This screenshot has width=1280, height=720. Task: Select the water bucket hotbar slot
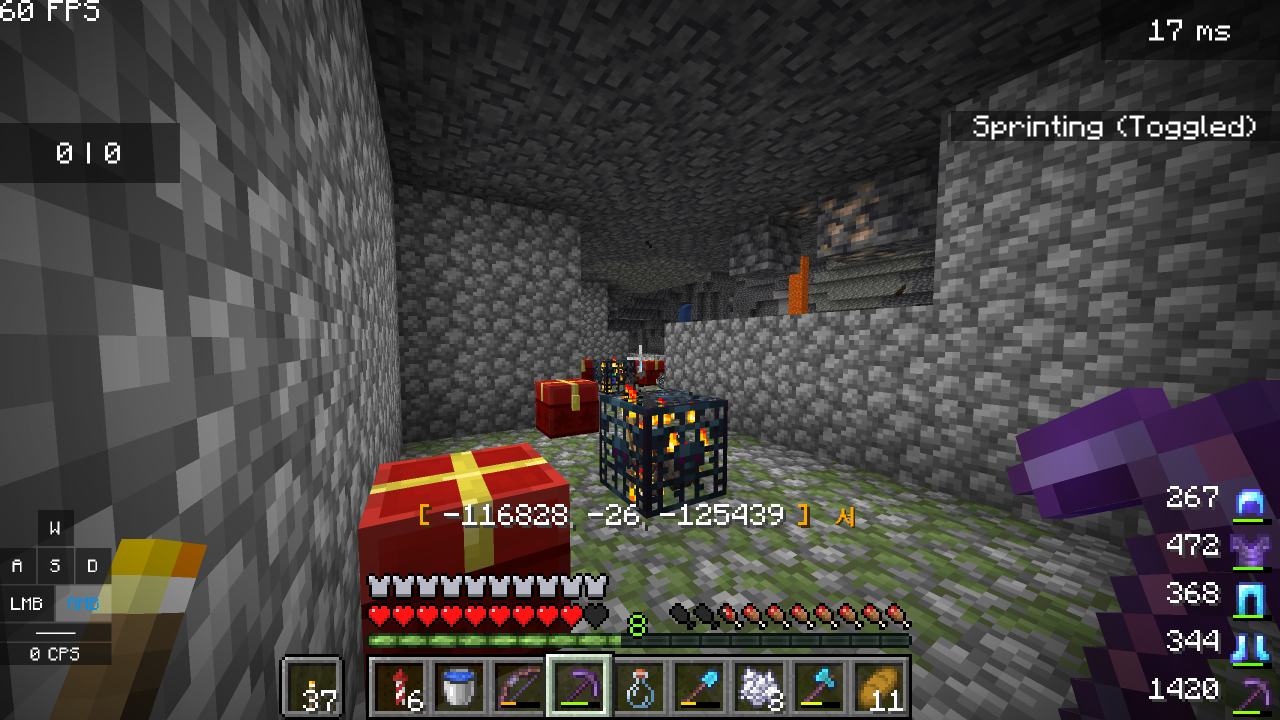coord(458,687)
